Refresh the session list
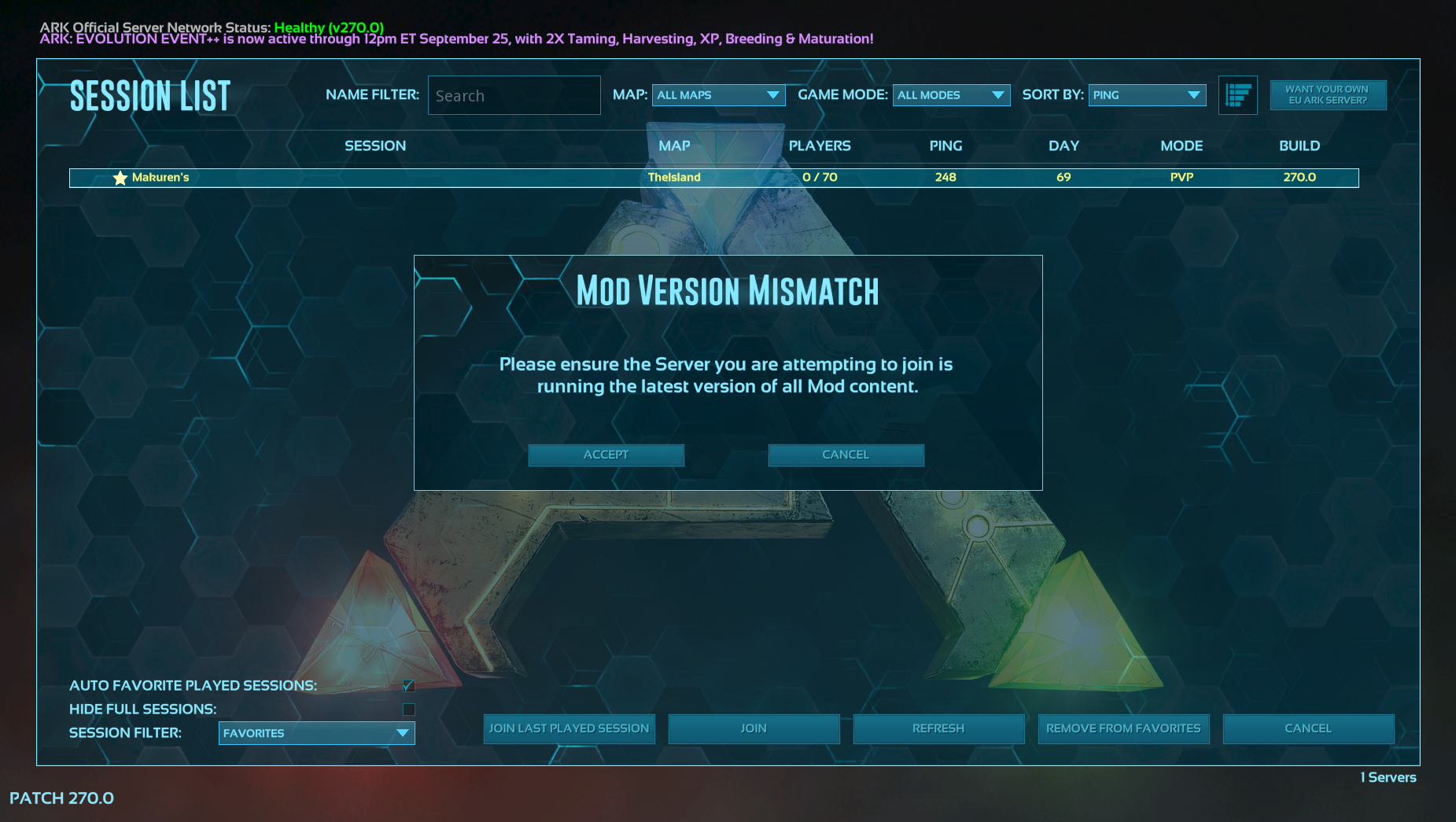 (x=938, y=728)
